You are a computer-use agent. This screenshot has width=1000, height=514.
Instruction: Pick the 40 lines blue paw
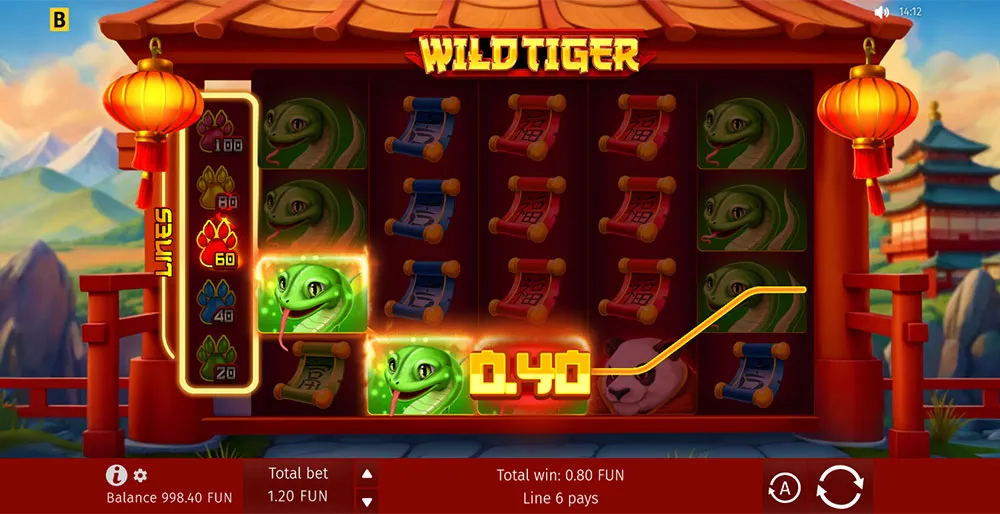point(219,299)
